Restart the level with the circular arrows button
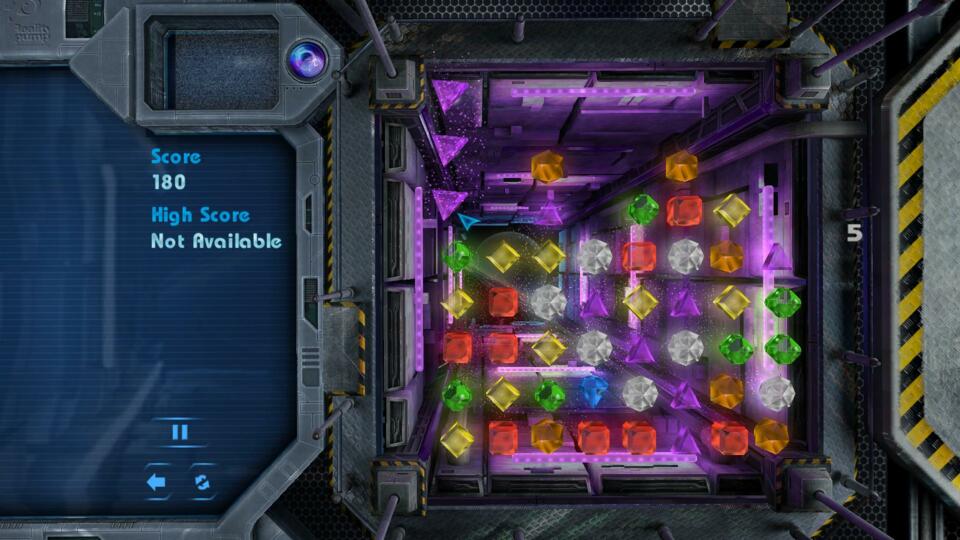The height and width of the screenshot is (540, 960). (202, 482)
